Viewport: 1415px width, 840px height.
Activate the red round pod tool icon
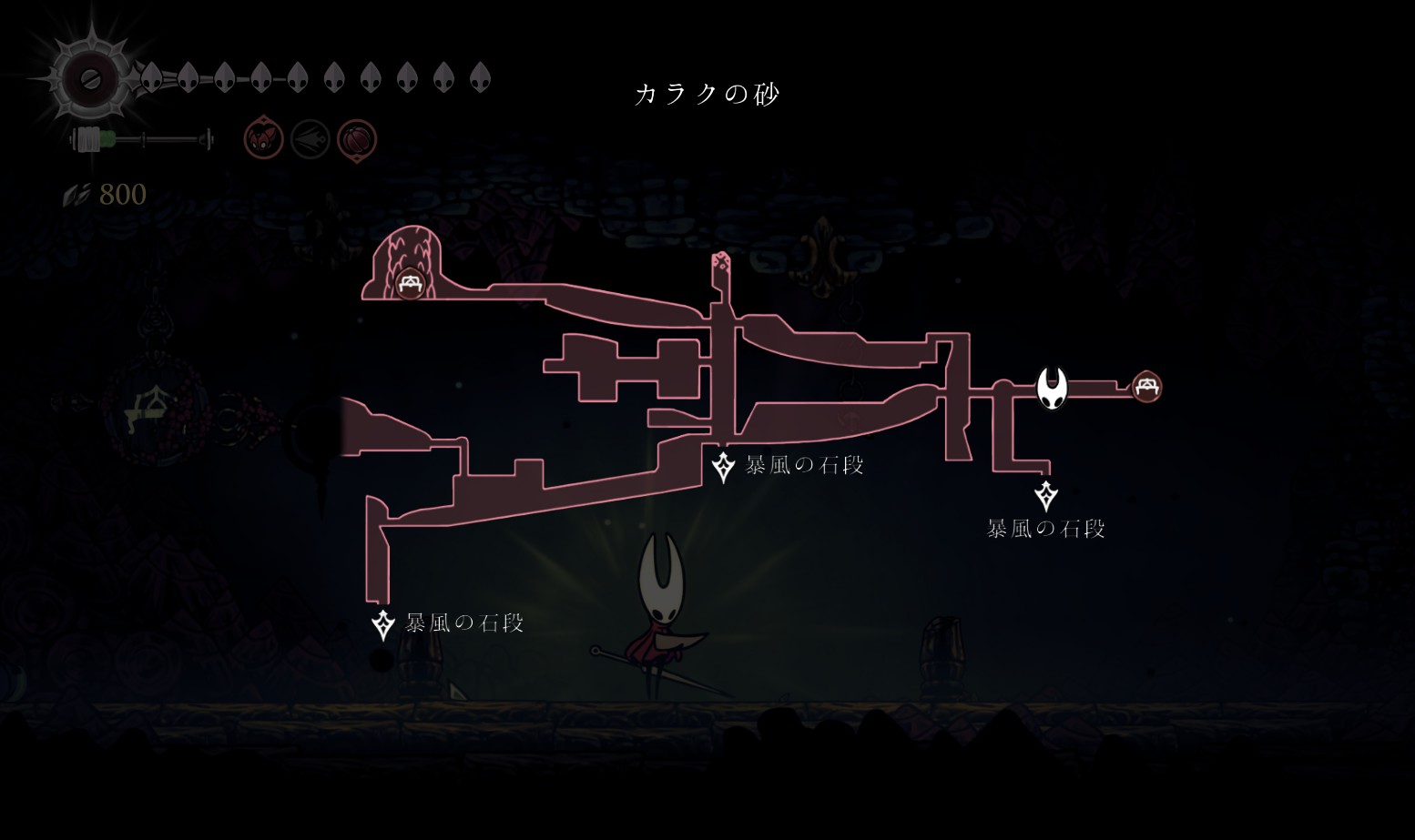tap(357, 140)
